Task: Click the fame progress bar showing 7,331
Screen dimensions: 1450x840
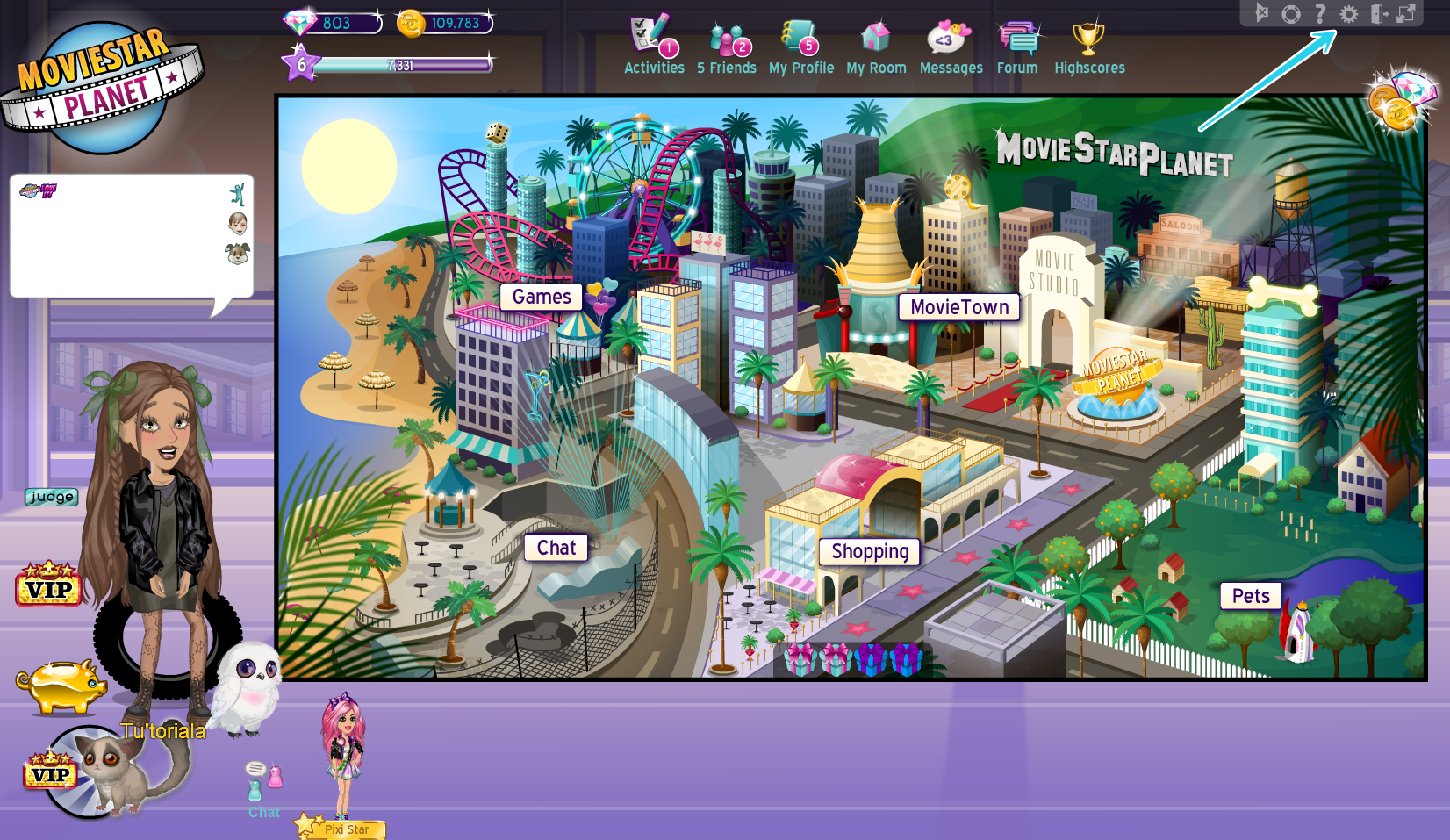Action: coord(404,64)
